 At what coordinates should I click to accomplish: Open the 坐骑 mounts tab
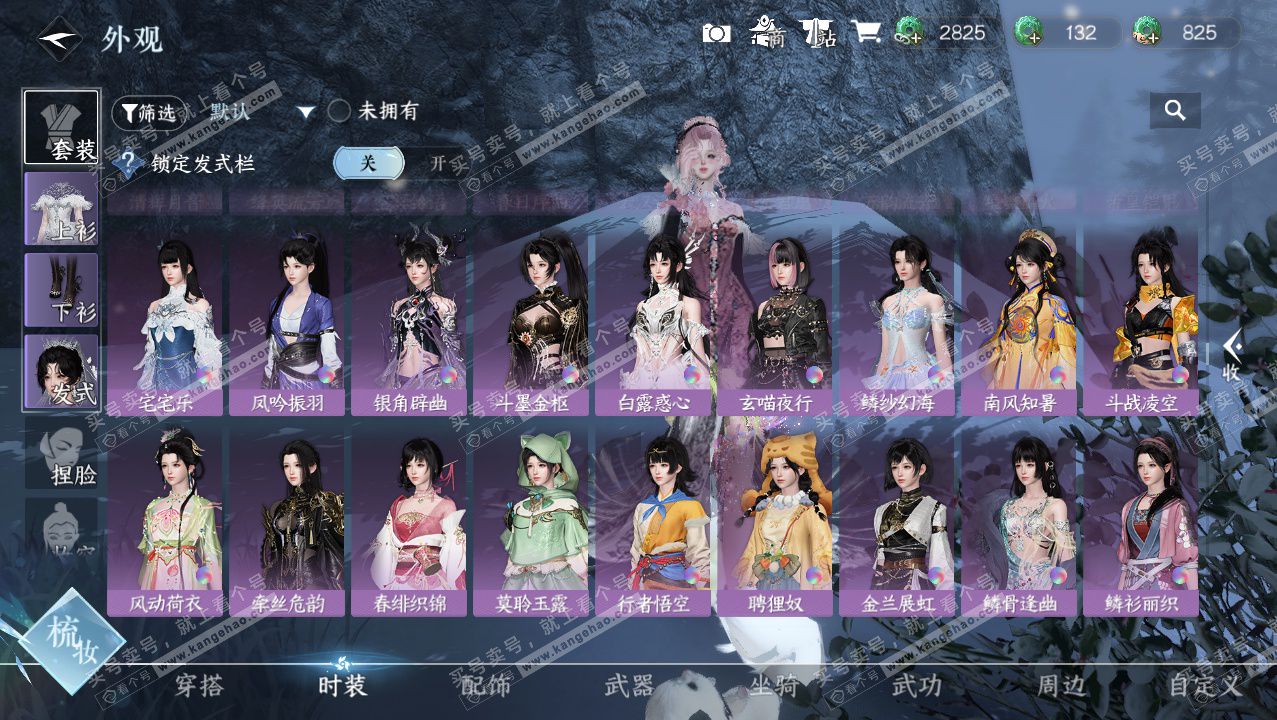[774, 686]
